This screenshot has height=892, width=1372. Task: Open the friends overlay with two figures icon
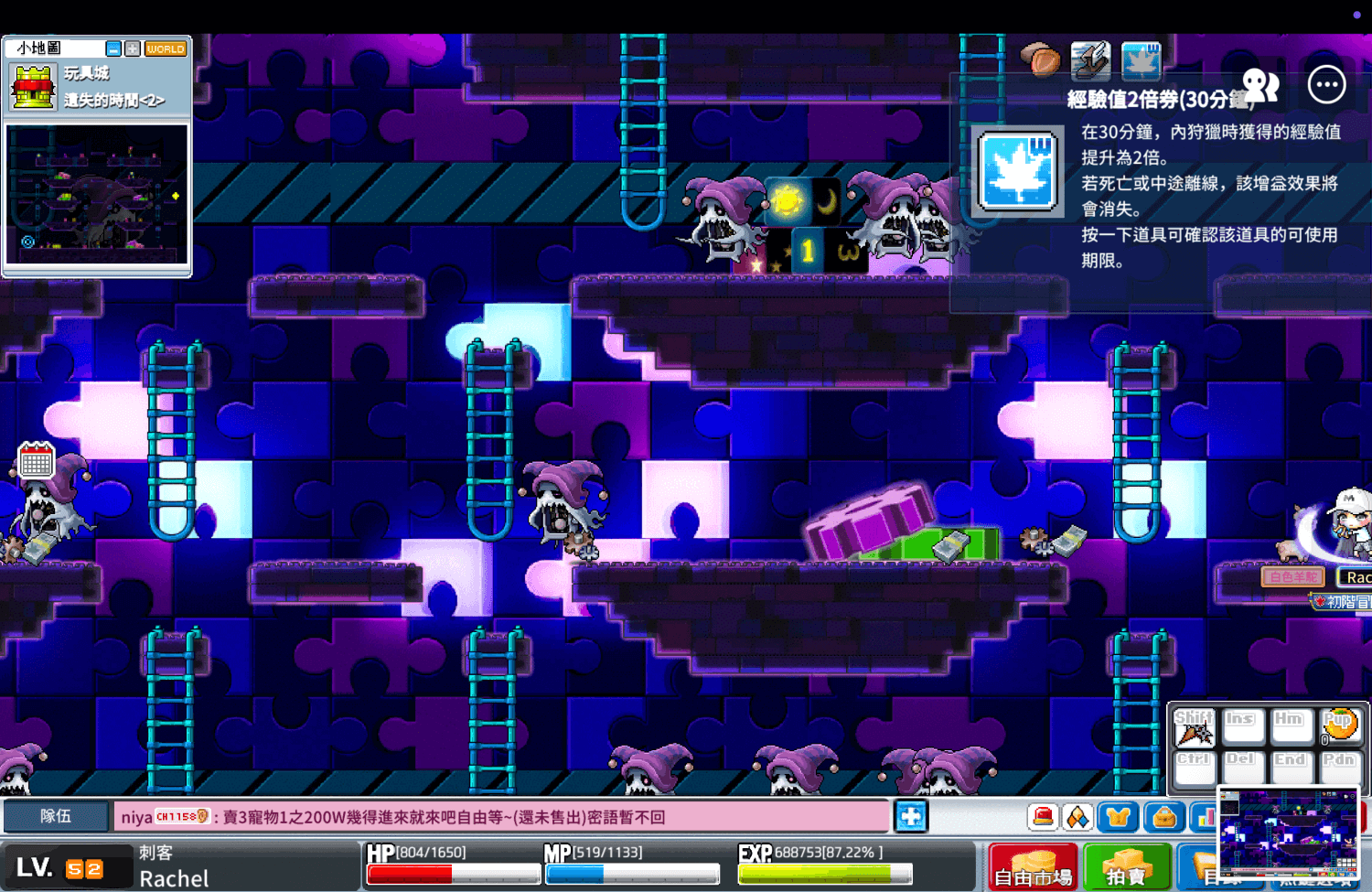[1260, 85]
